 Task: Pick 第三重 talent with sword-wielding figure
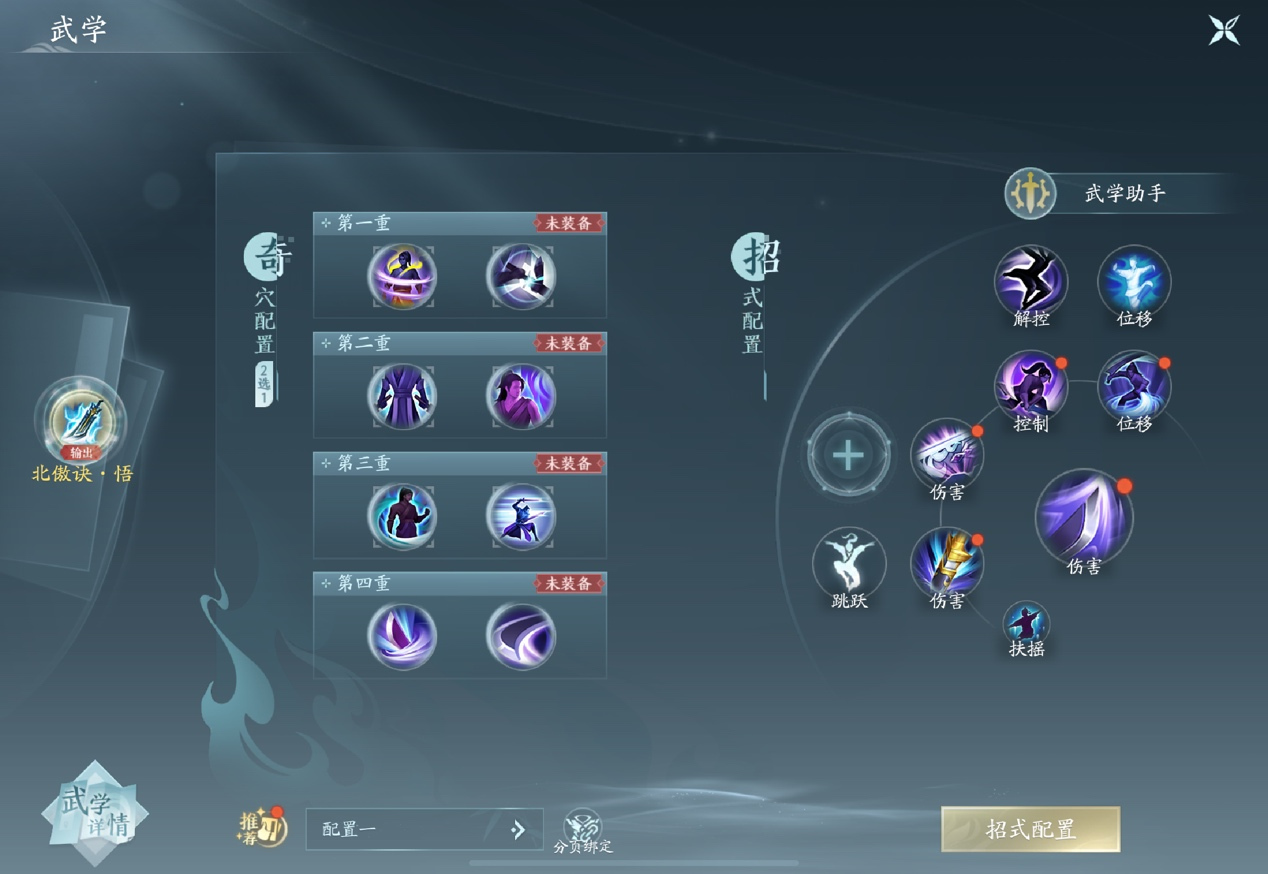click(x=520, y=516)
